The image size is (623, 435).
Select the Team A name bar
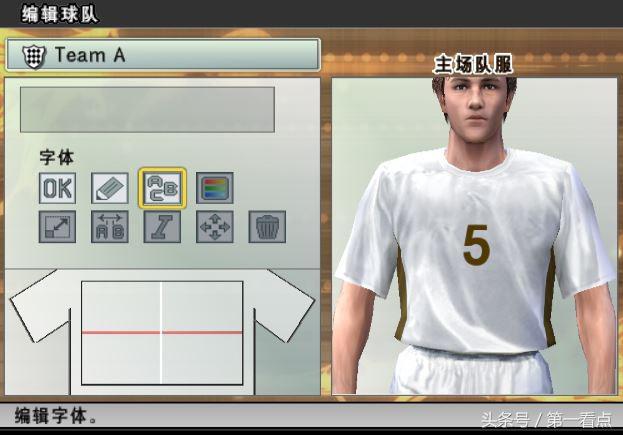click(x=163, y=55)
